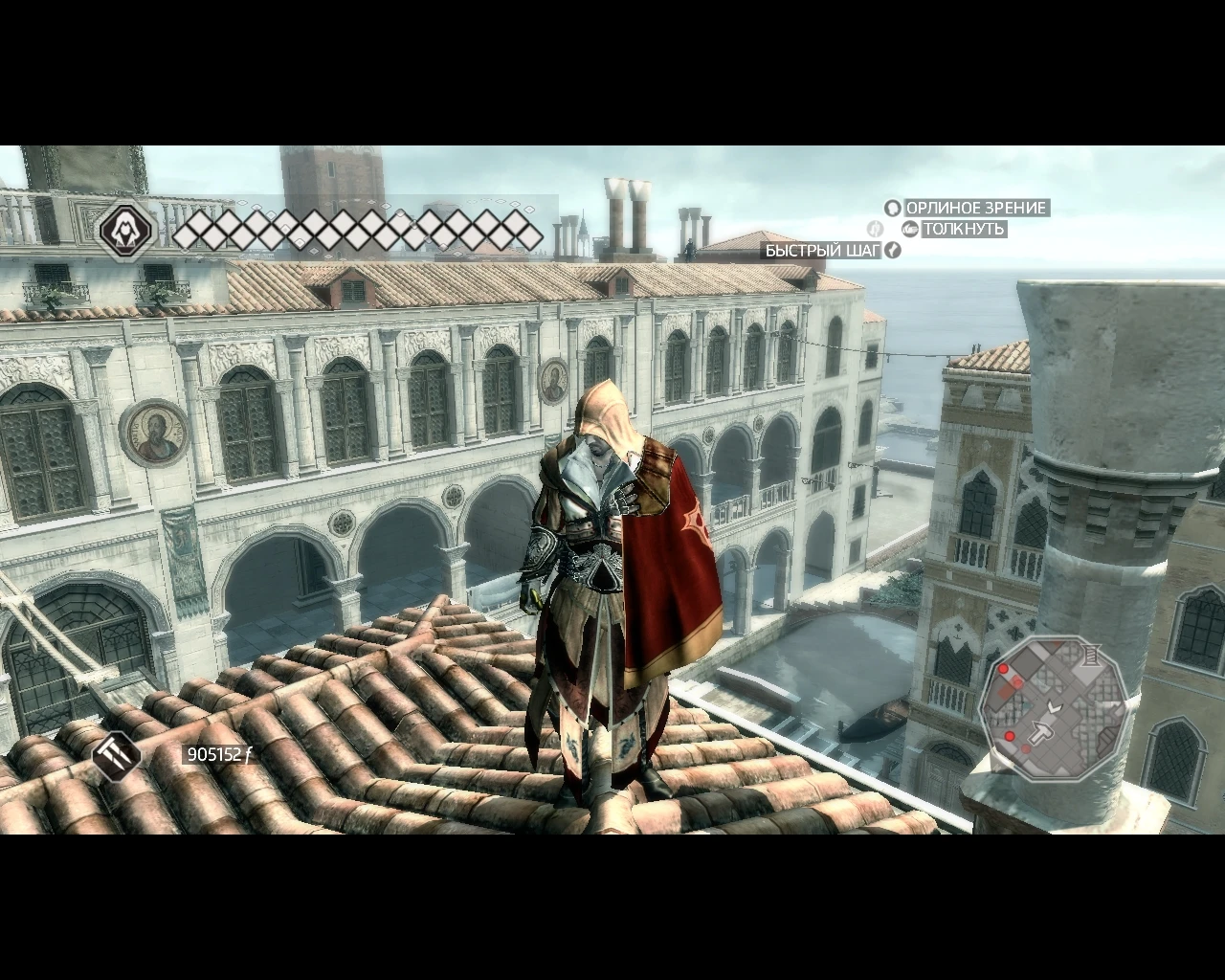This screenshot has height=980, width=1225.
Task: Click a red enemy dot on the minimap
Action: 1004,668
